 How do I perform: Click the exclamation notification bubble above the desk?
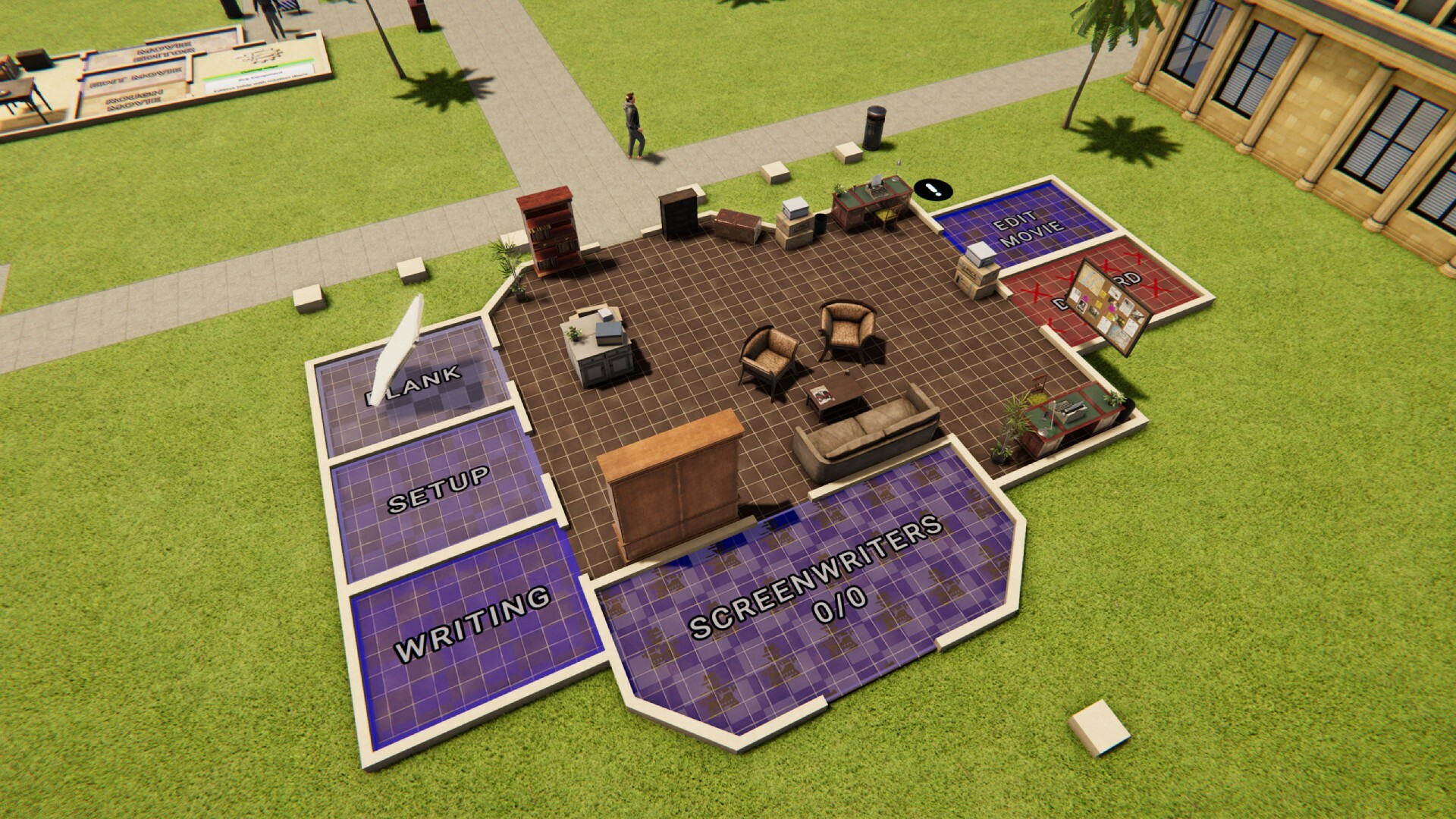[x=931, y=188]
